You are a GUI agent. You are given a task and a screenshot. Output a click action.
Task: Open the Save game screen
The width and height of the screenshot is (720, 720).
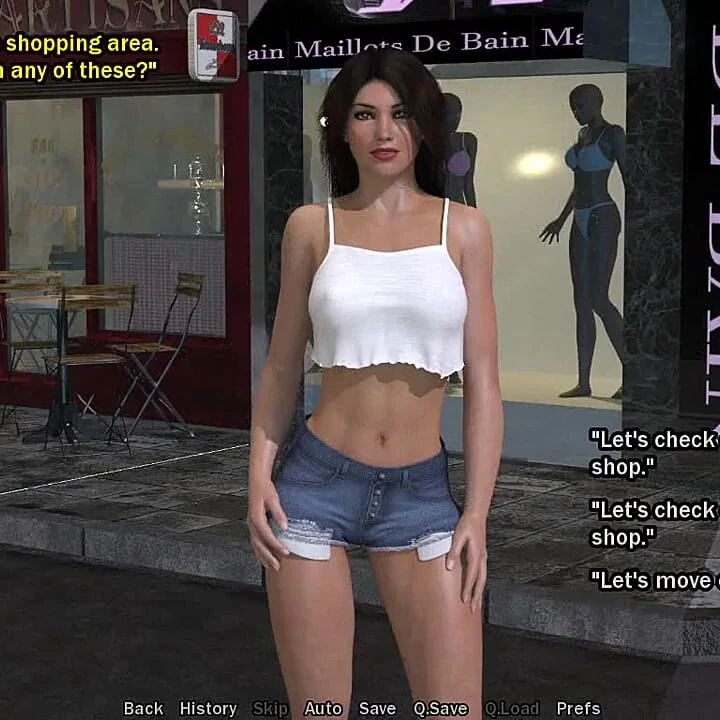[x=377, y=708]
